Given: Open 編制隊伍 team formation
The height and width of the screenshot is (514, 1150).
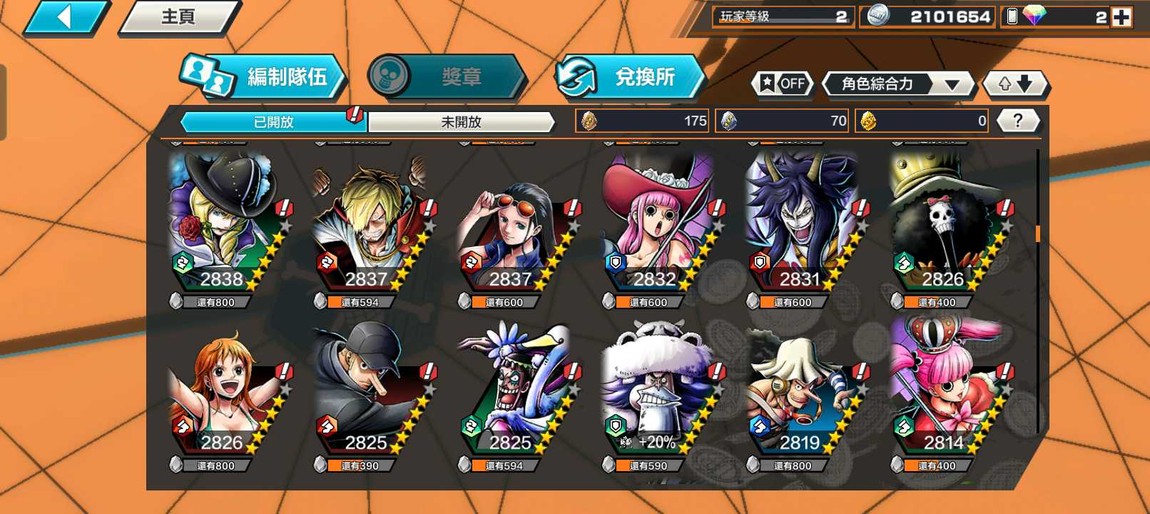Looking at the screenshot, I should point(264,77).
